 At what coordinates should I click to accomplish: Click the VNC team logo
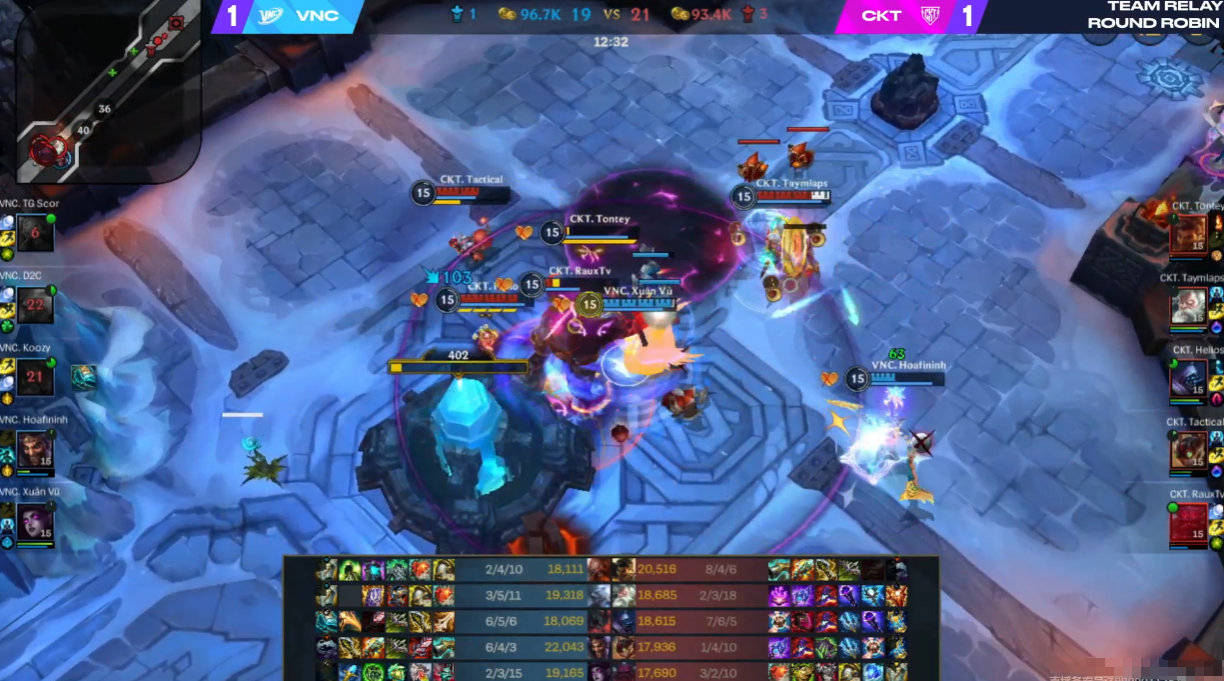point(270,16)
